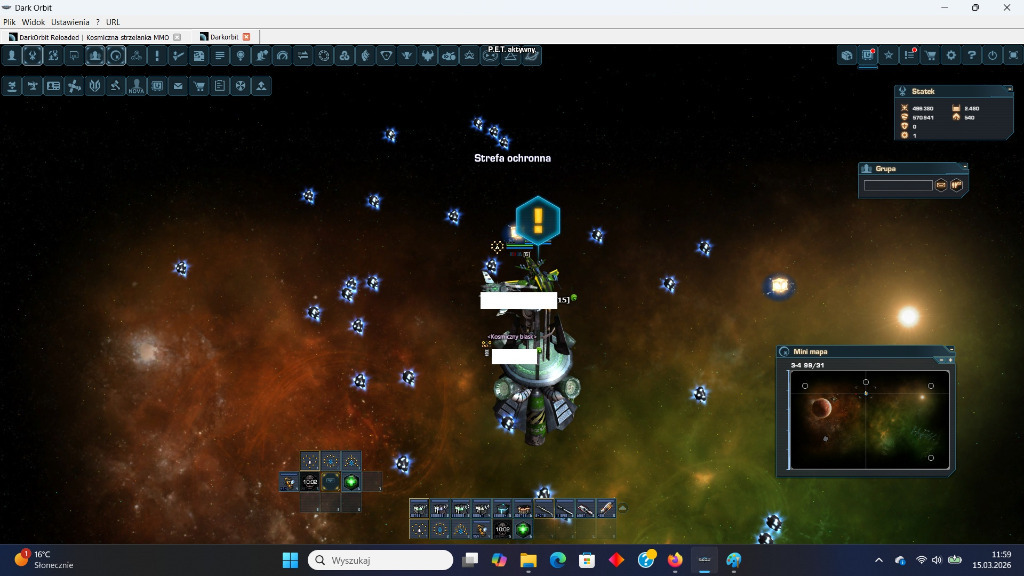Click the exclamation mark icon in the top toolbar
The height and width of the screenshot is (576, 1024).
tap(156, 56)
